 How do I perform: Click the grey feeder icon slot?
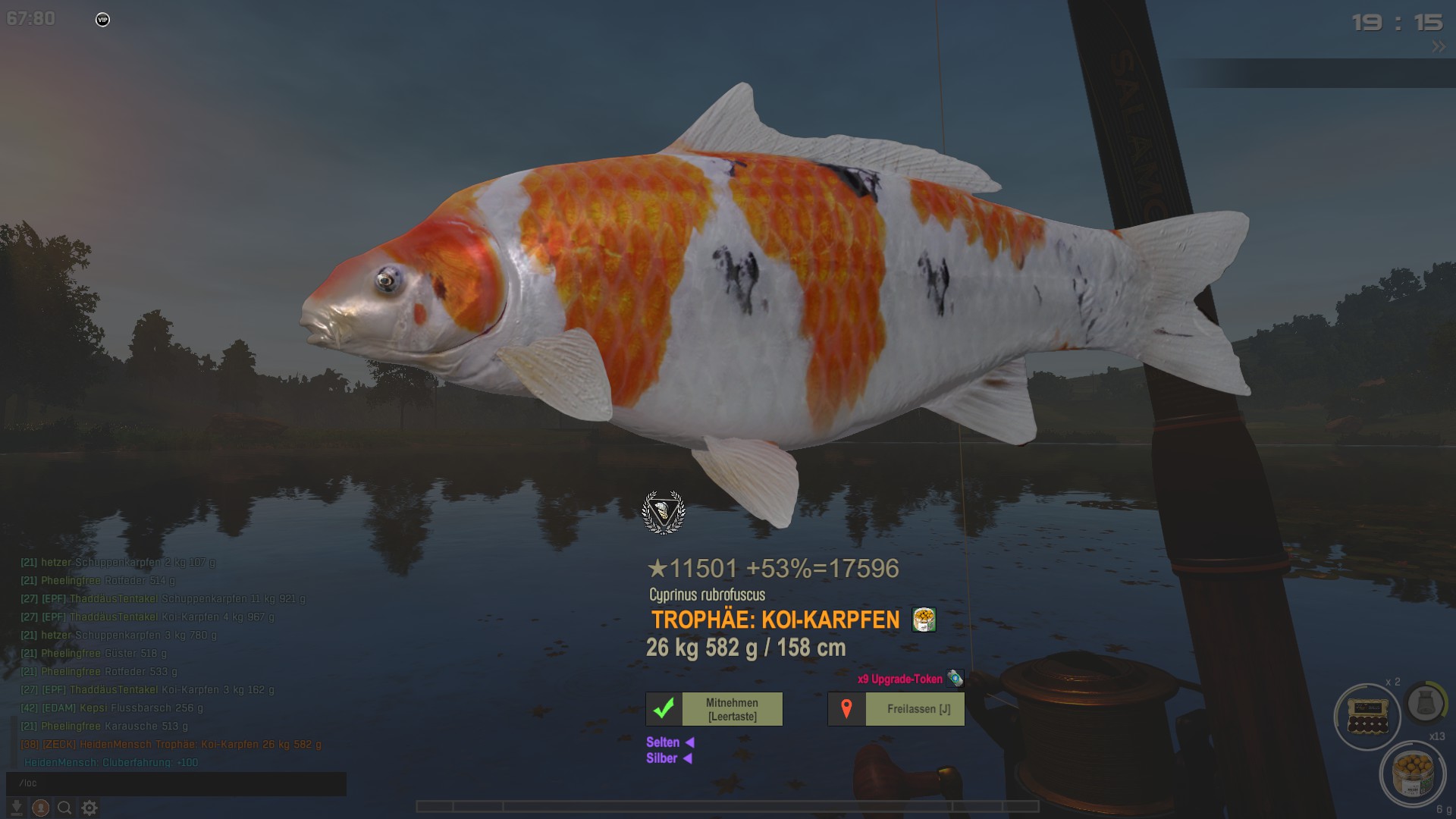[1426, 703]
